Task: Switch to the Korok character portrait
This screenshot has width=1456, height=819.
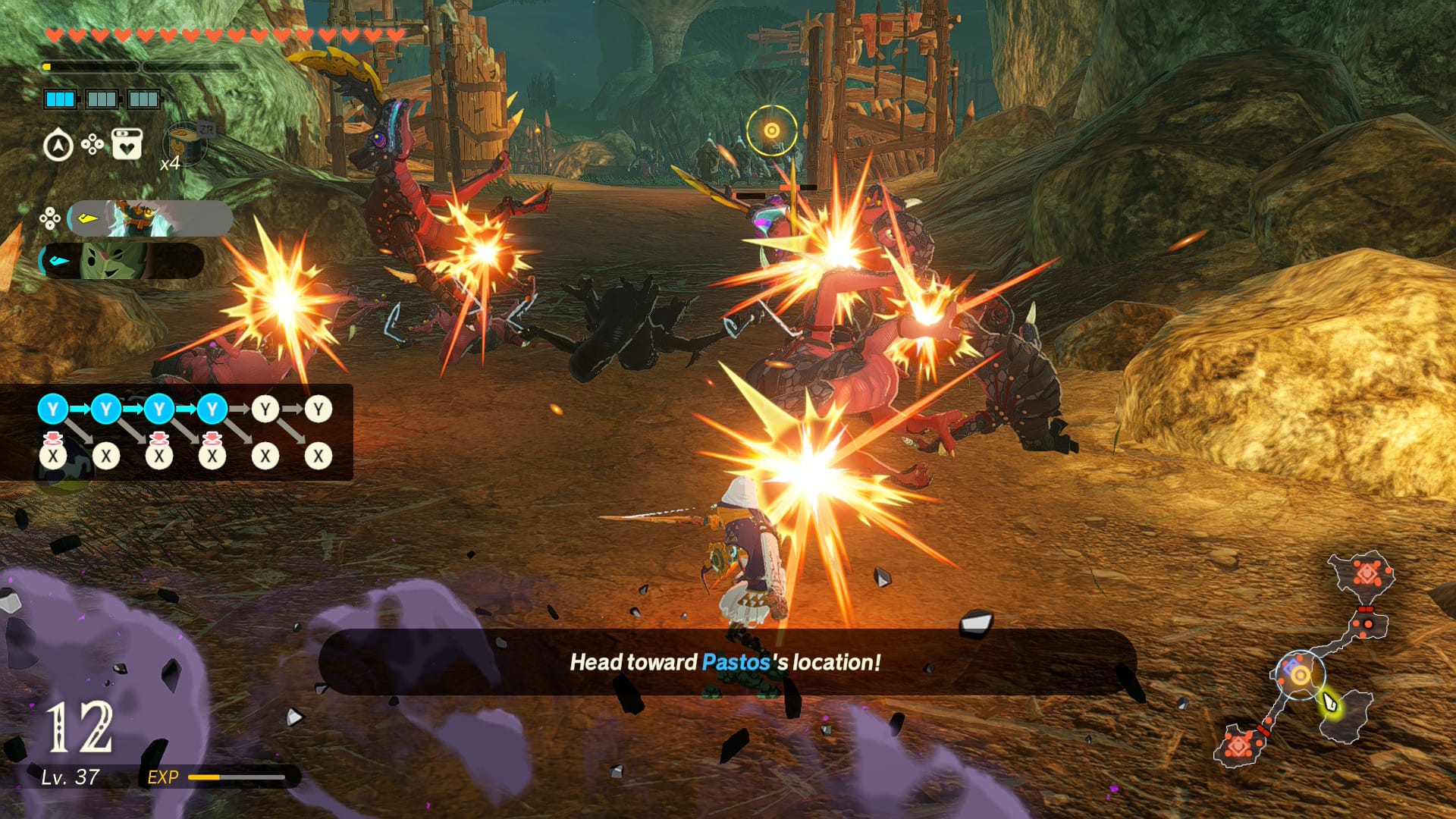Action: point(121,261)
